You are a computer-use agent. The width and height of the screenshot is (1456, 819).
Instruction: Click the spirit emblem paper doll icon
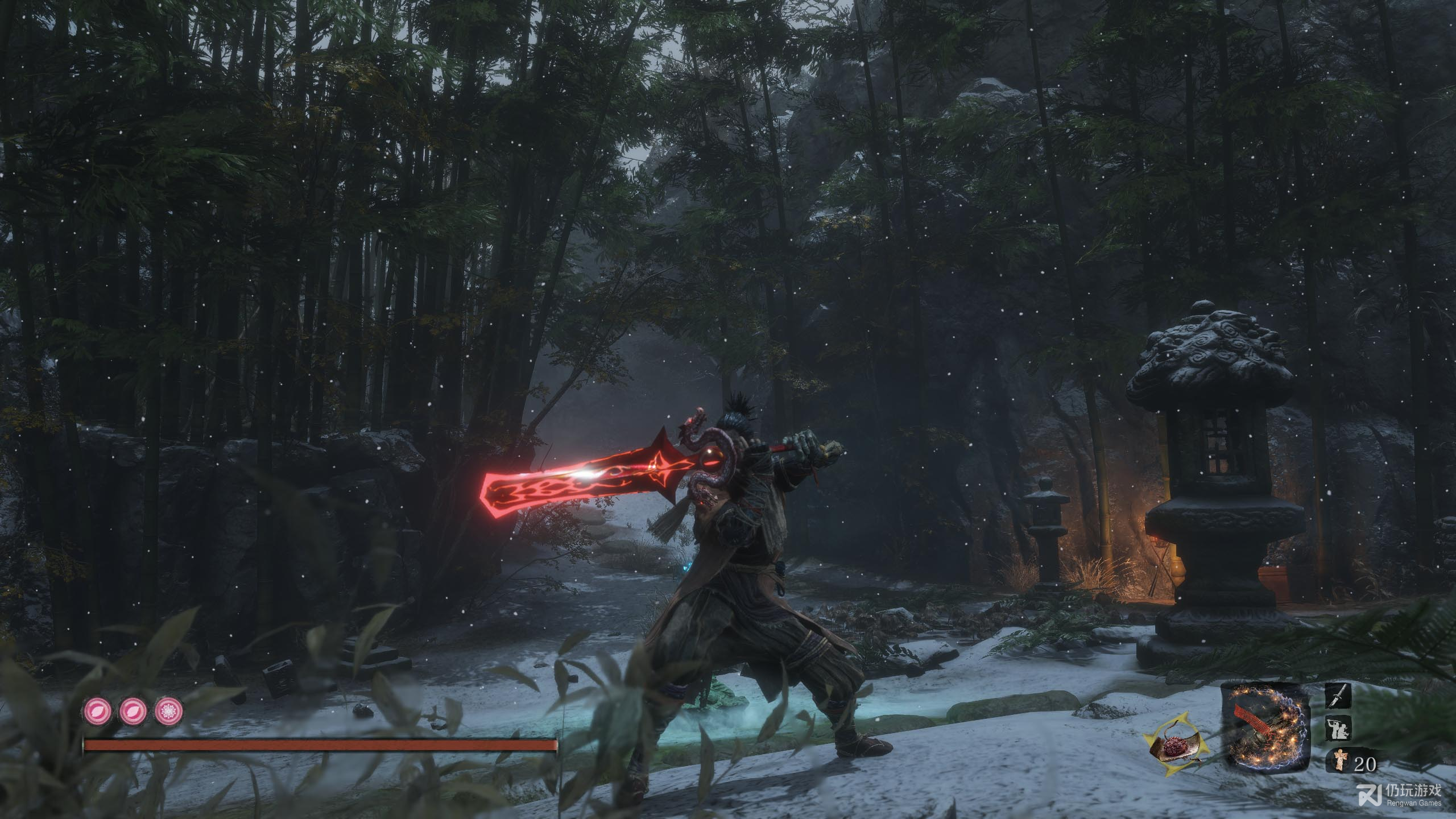point(1341,761)
